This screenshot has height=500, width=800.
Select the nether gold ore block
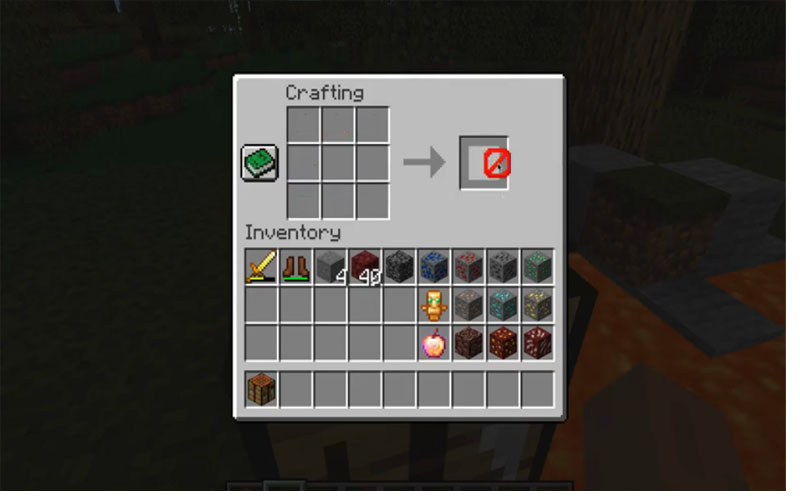click(502, 342)
